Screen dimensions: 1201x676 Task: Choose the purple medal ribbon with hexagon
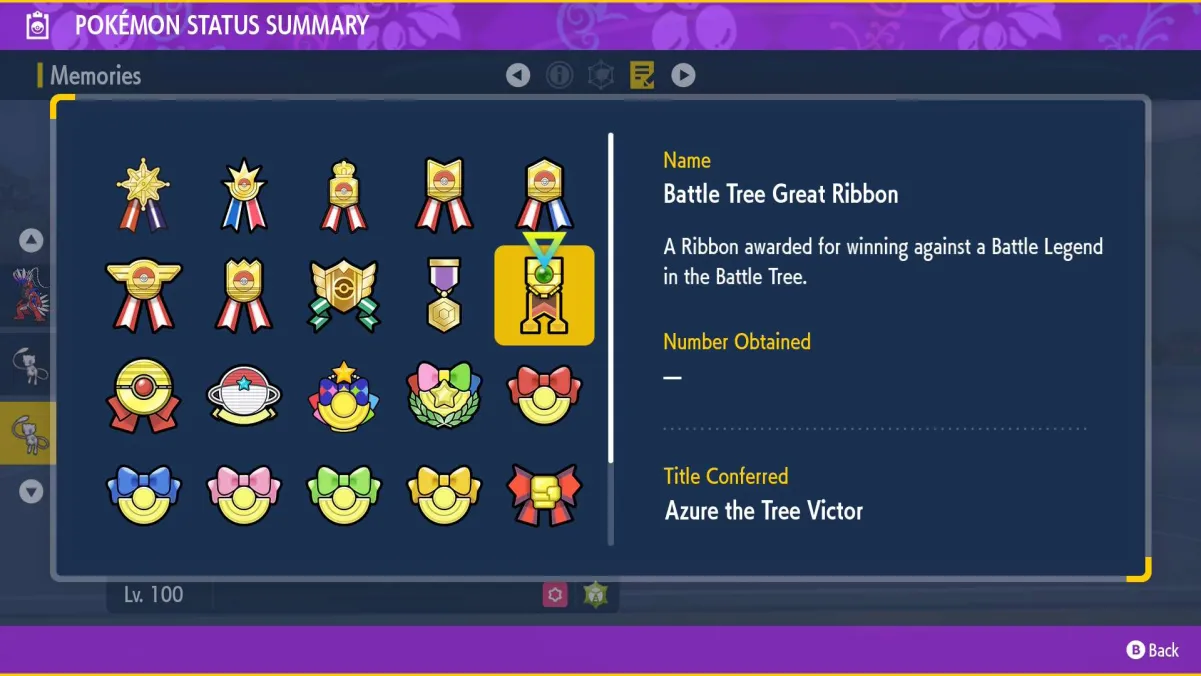444,296
